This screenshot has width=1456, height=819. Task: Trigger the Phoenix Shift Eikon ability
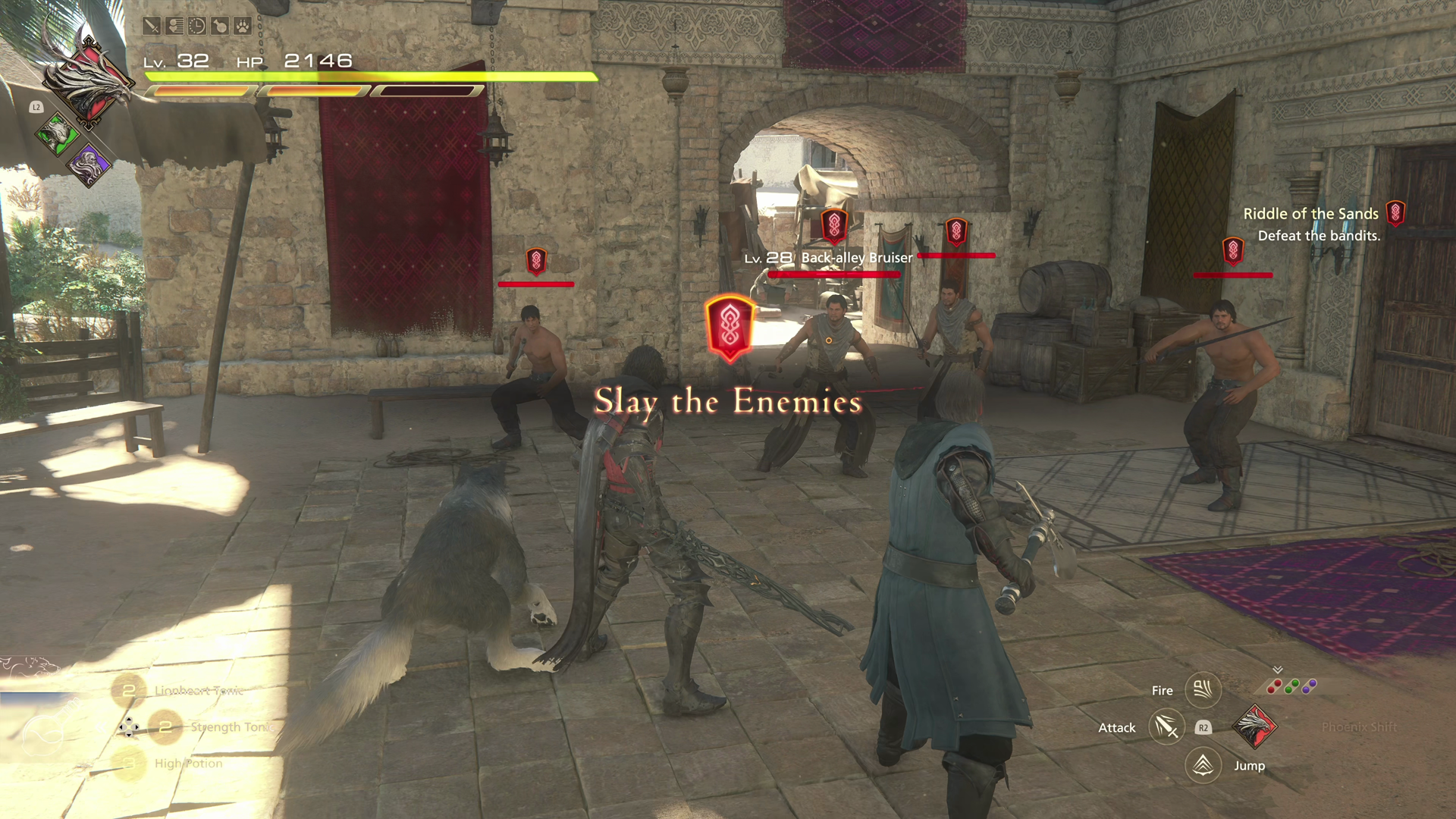click(1255, 726)
